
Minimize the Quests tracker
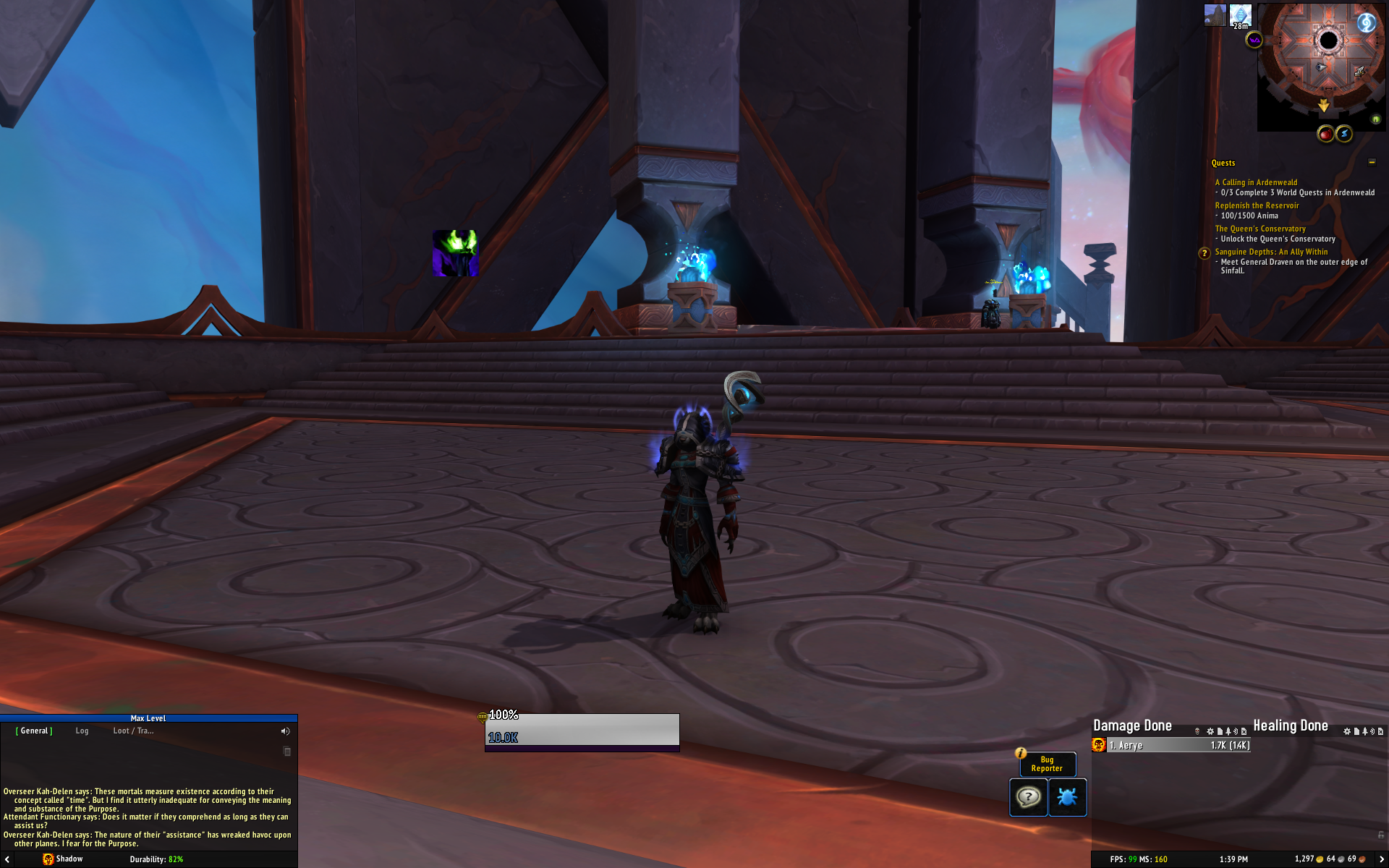click(1372, 162)
